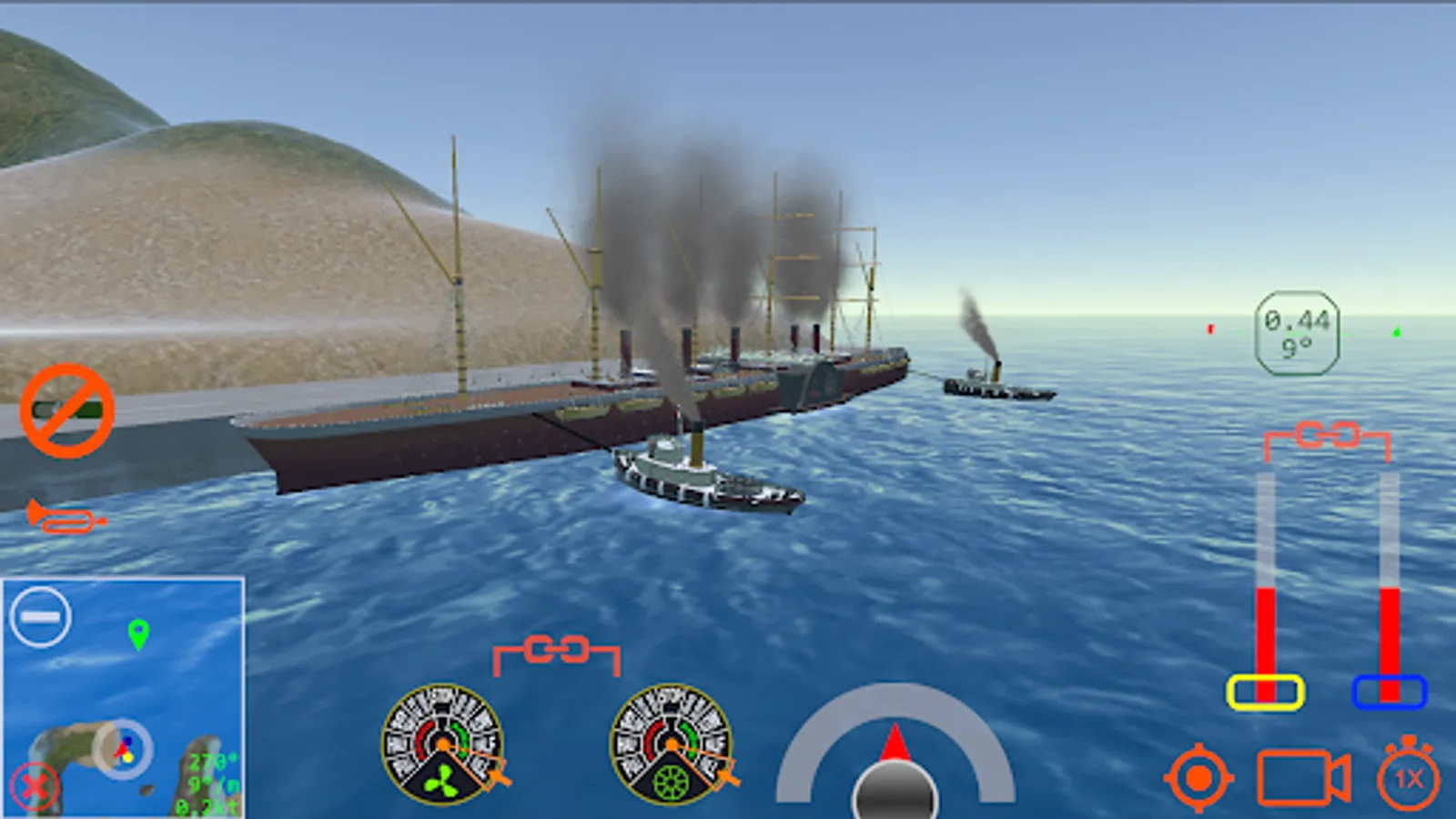Viewport: 1456px width, 819px height.
Task: Sound the ship's horn
Action: point(64,519)
